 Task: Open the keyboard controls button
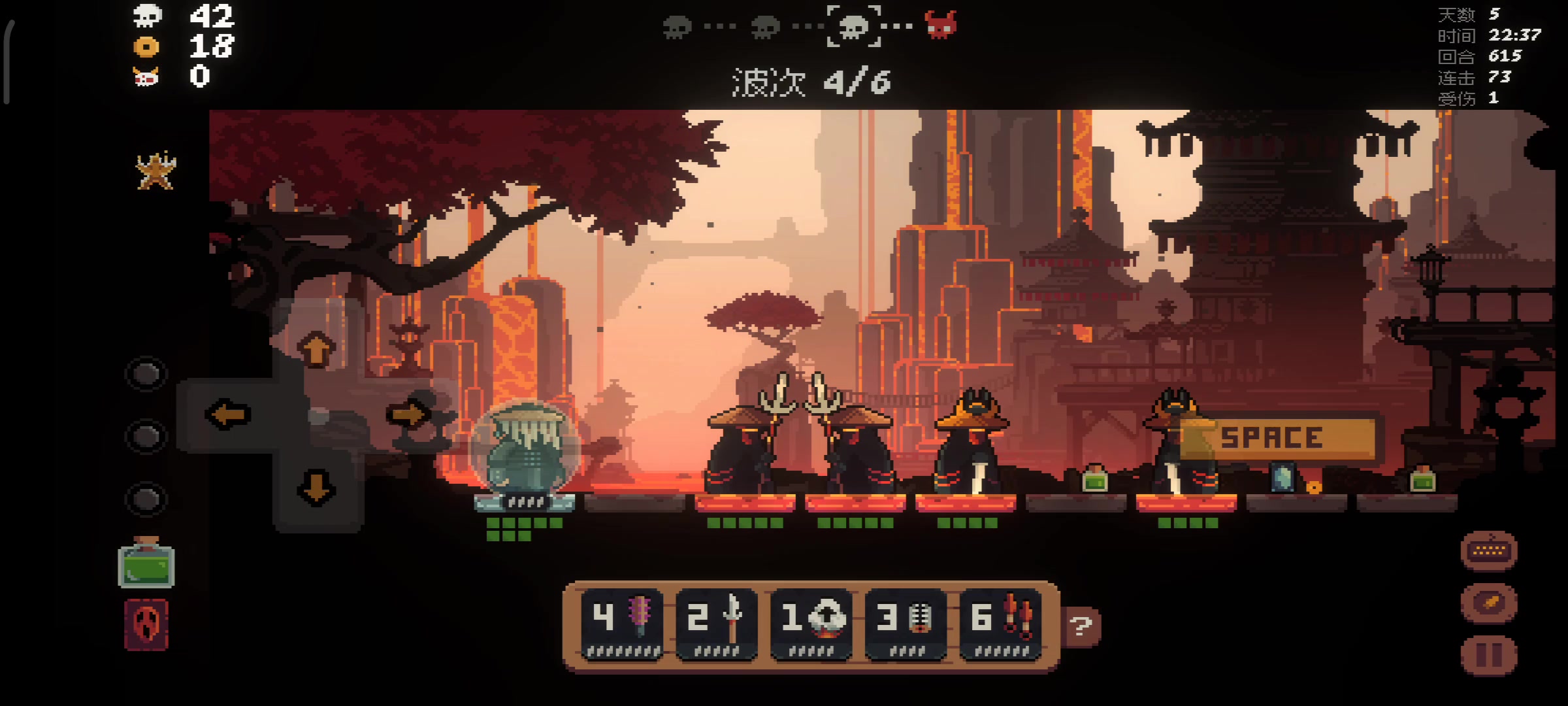[1489, 551]
